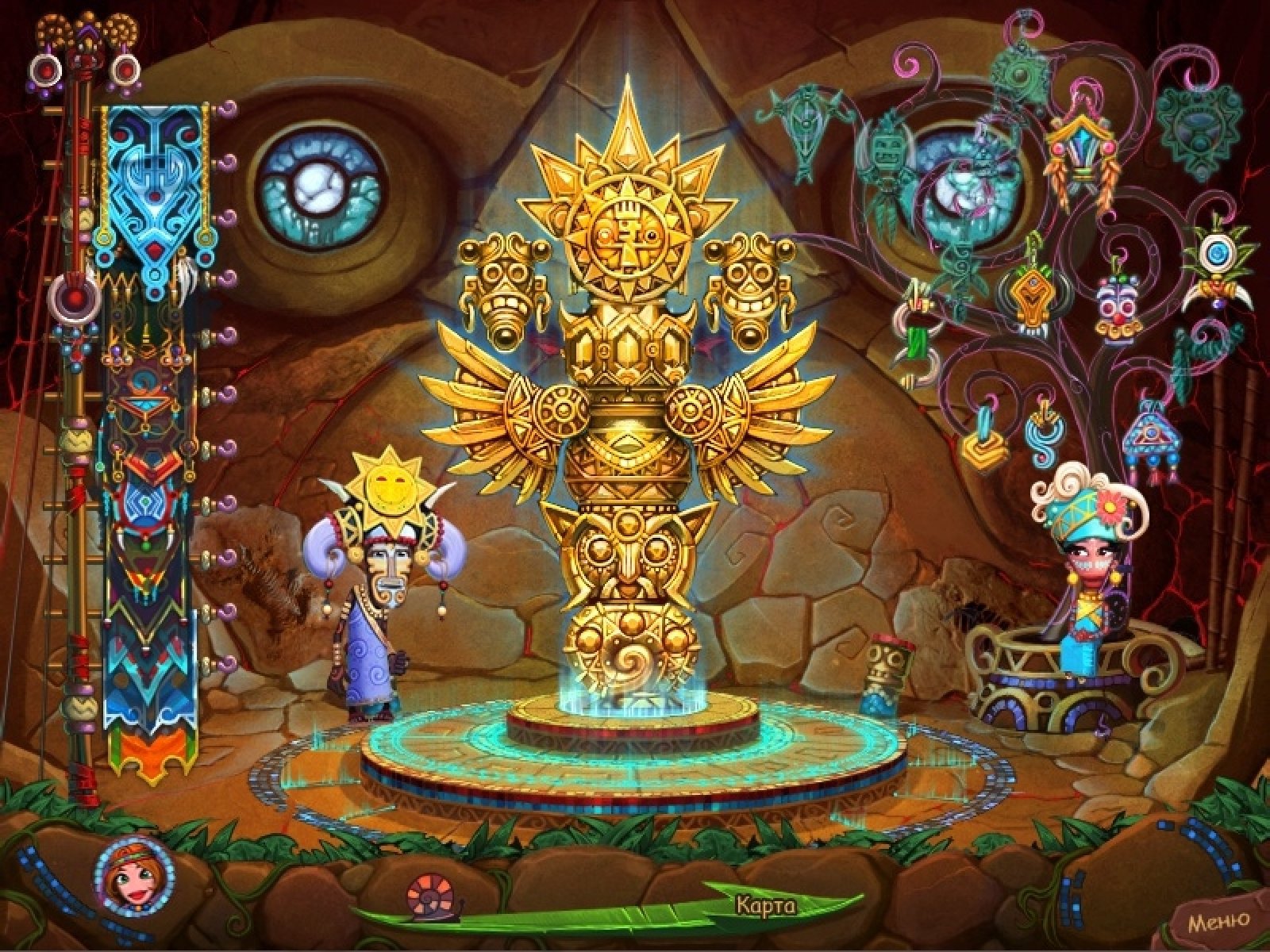
Task: Open the Меню button
Action: click(x=1218, y=921)
